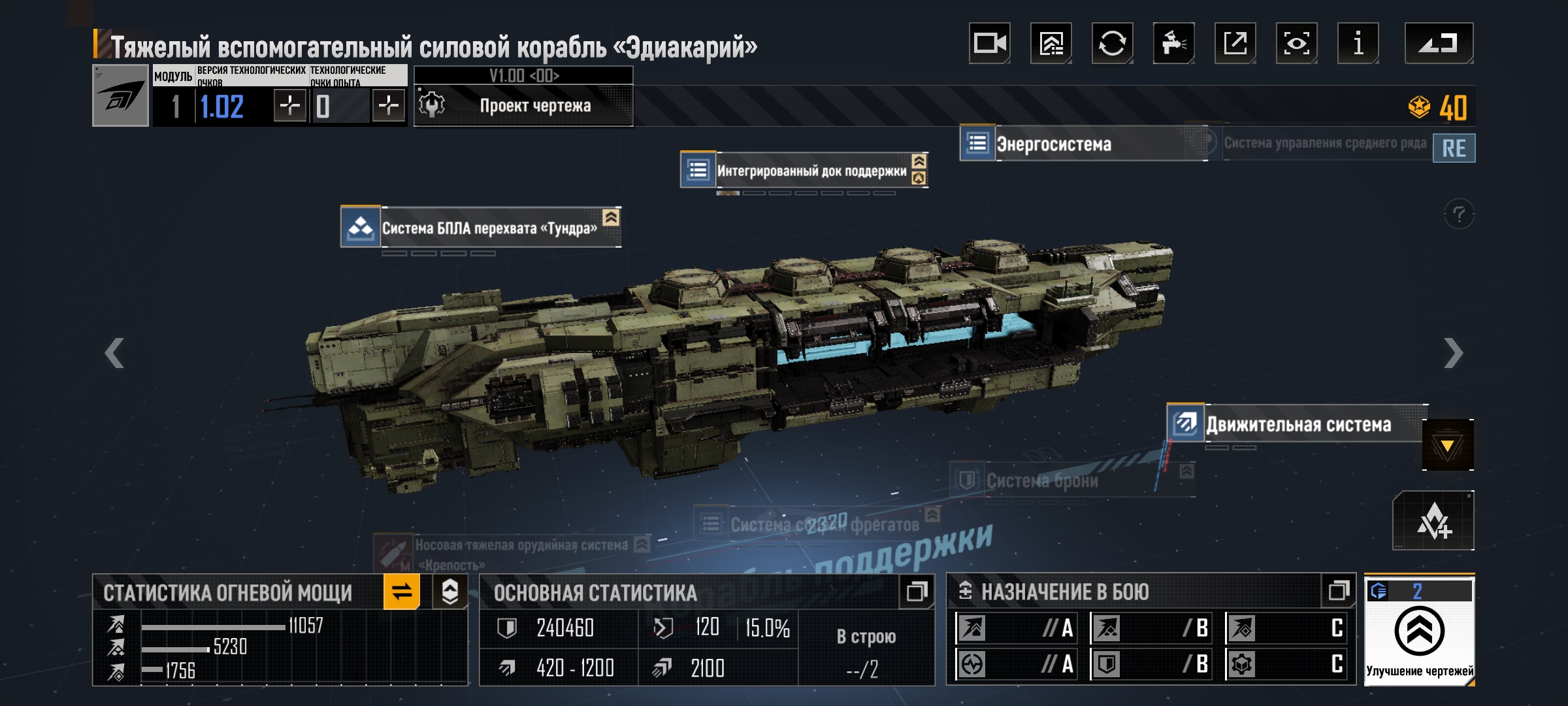
Task: Go back using the return arrow button
Action: [x=1439, y=43]
